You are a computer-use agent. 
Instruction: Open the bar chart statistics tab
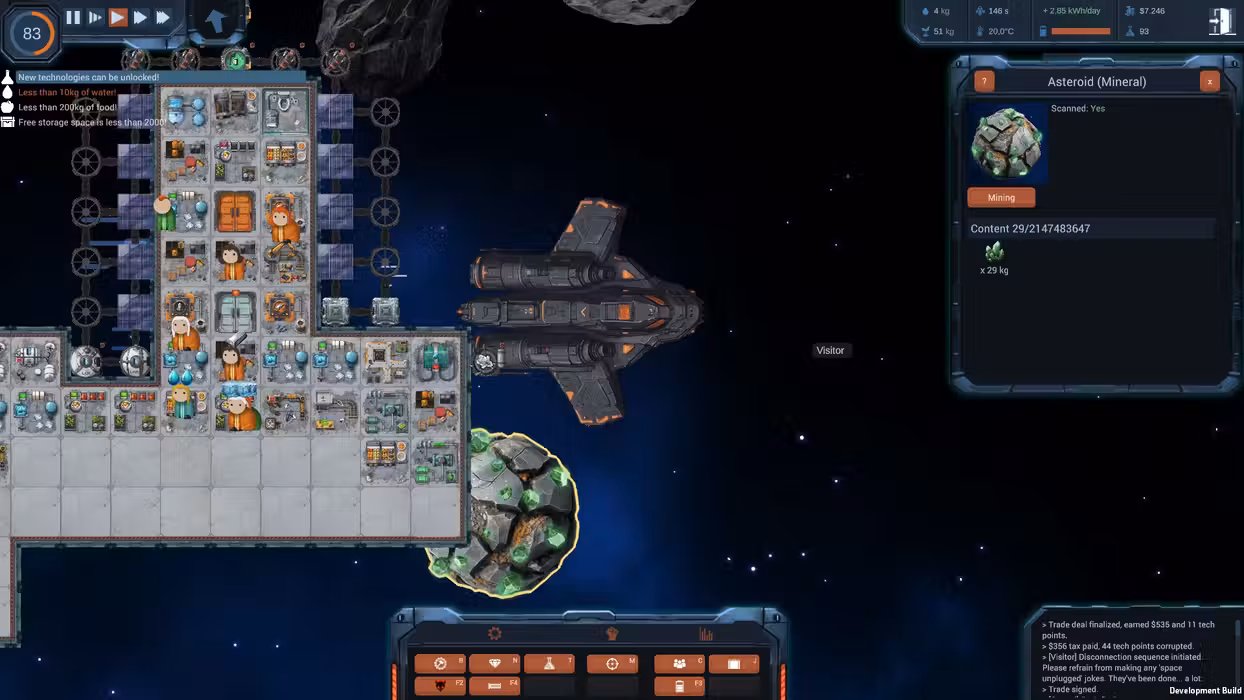706,633
